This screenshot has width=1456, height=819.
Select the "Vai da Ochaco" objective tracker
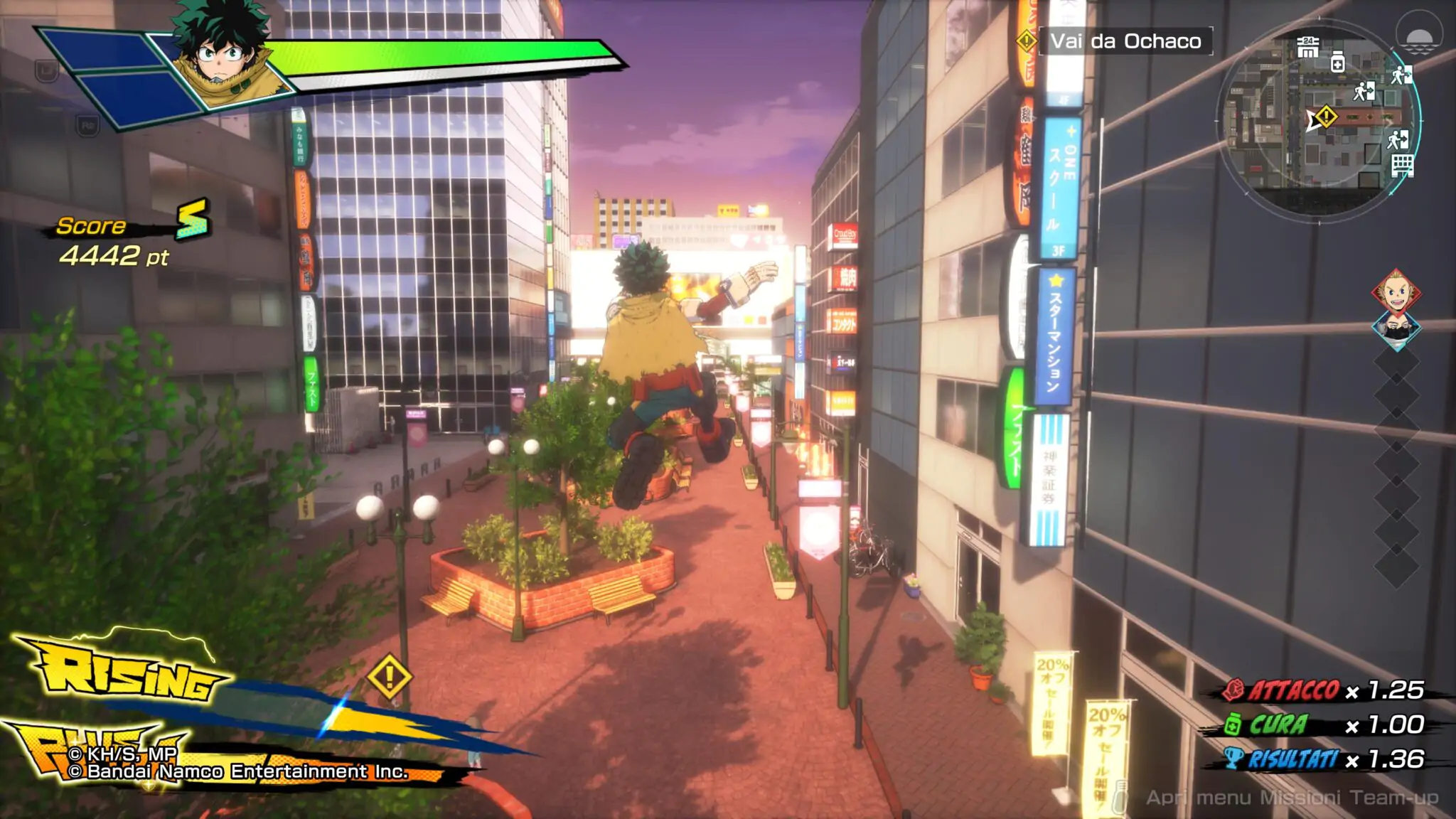click(1125, 41)
